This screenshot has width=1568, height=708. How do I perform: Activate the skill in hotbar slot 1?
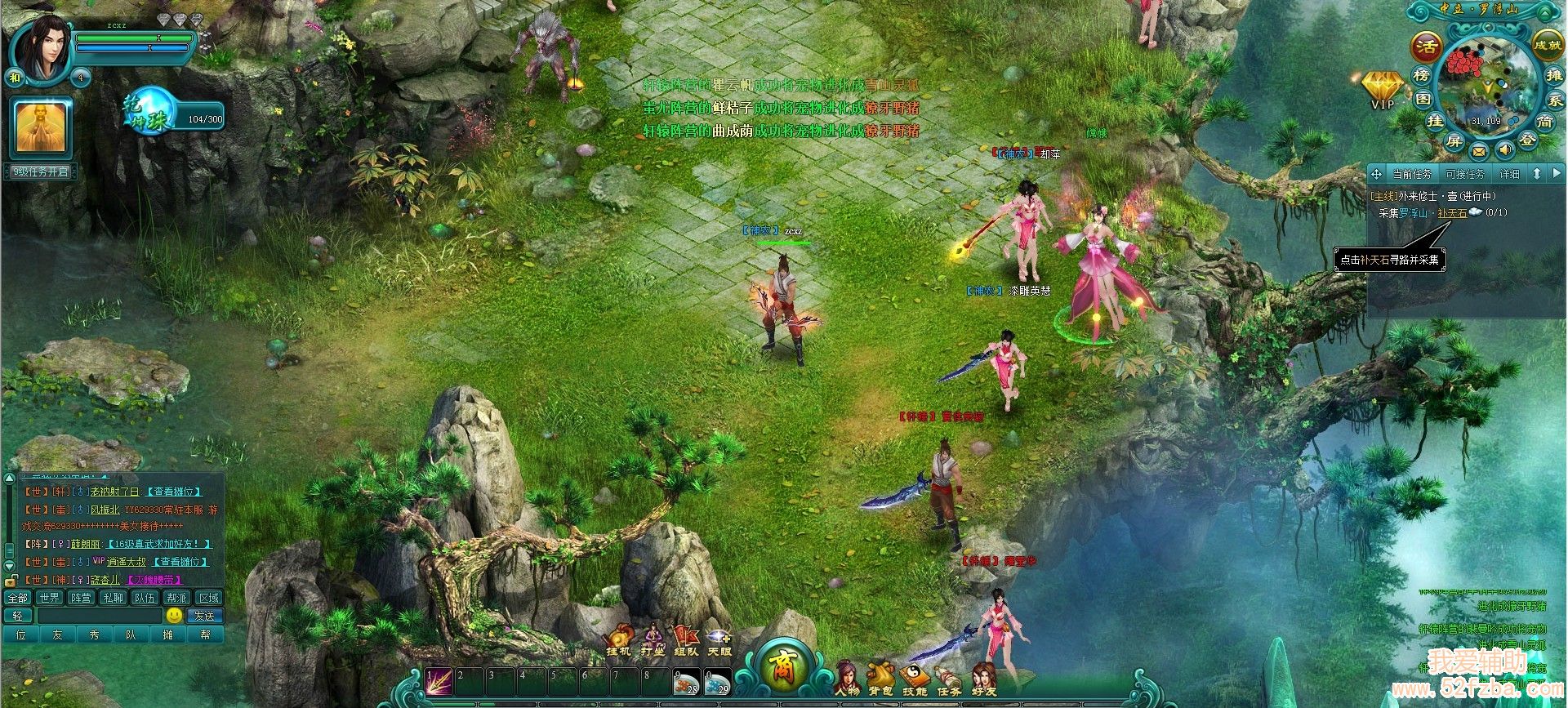coord(439,683)
